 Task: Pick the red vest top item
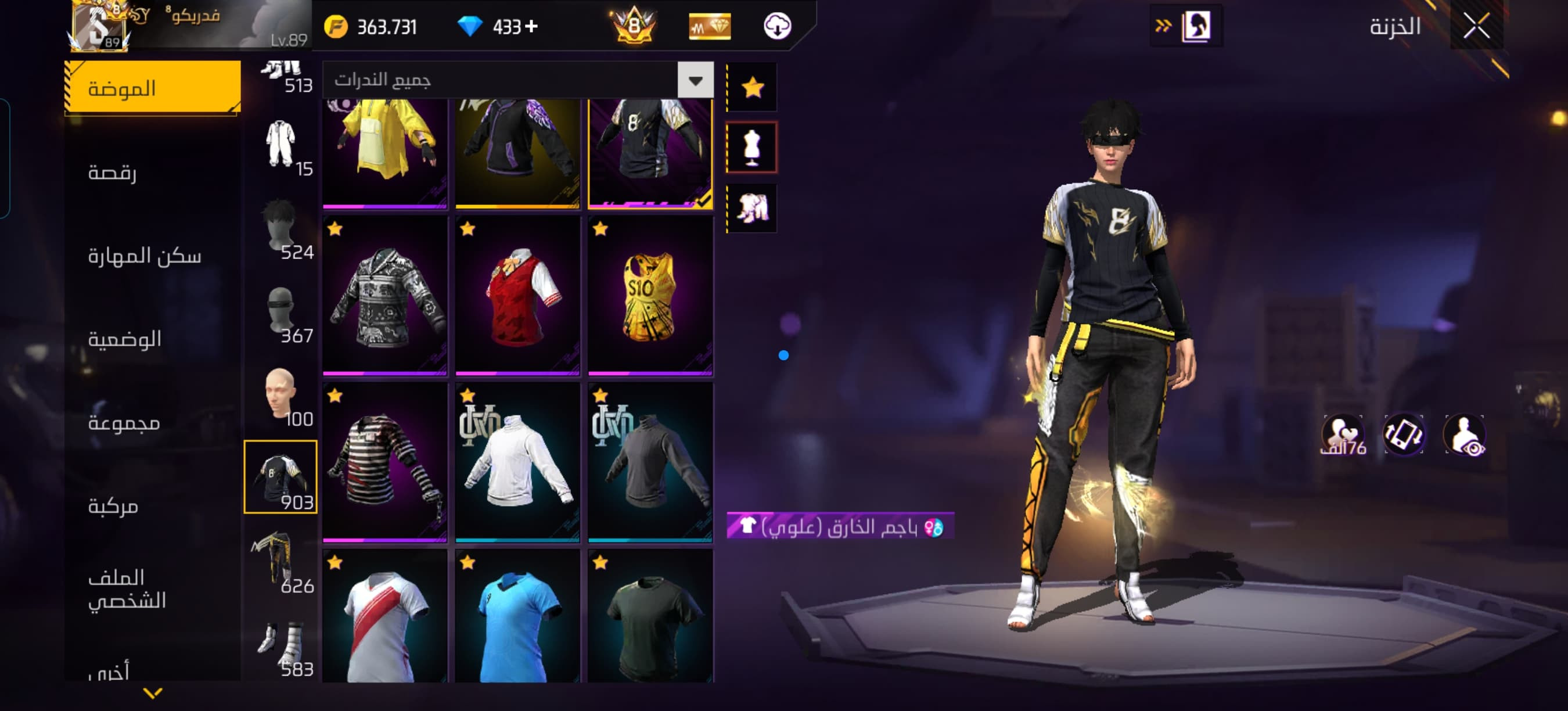(x=517, y=296)
